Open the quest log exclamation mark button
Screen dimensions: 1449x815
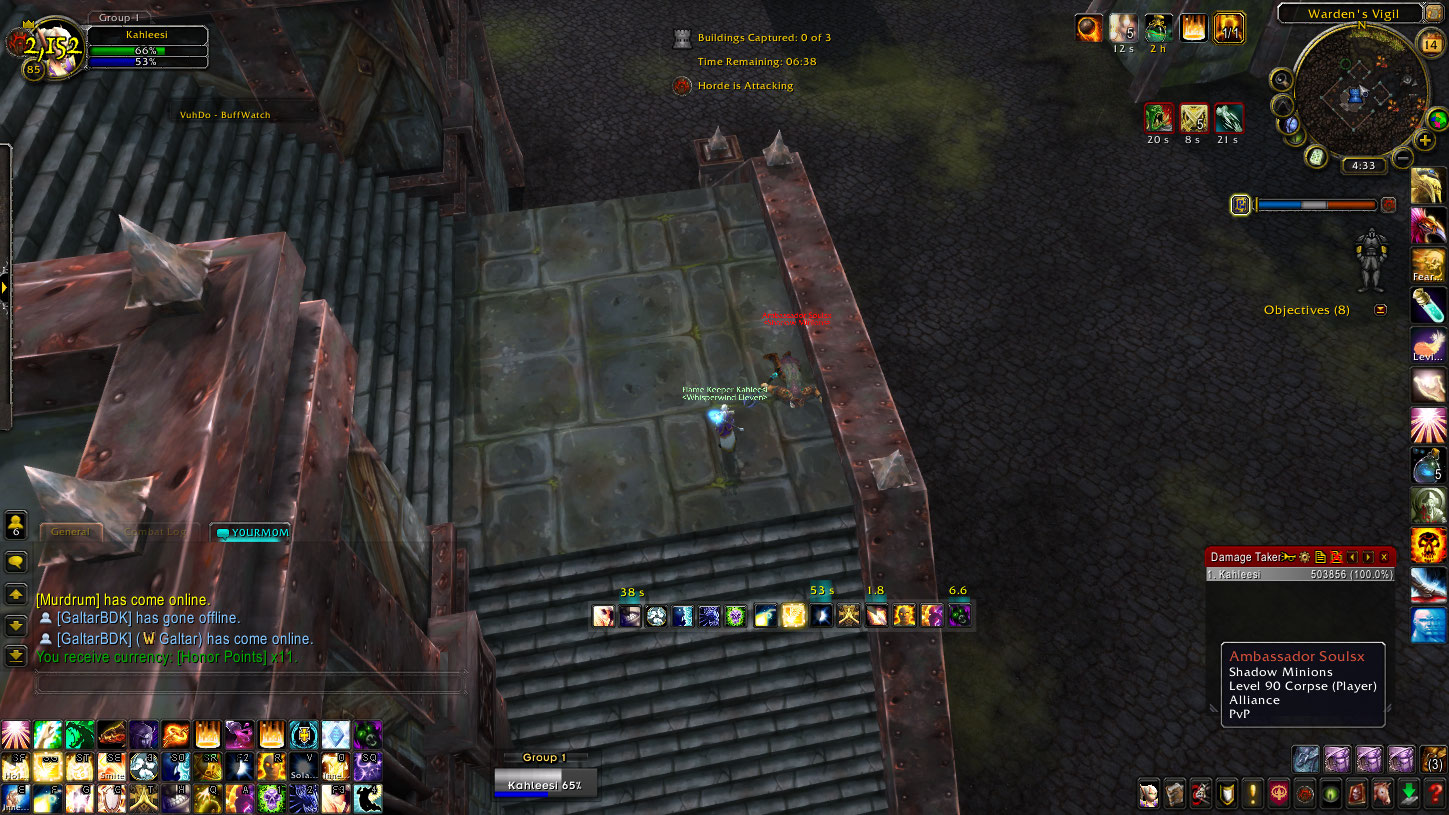click(1253, 794)
